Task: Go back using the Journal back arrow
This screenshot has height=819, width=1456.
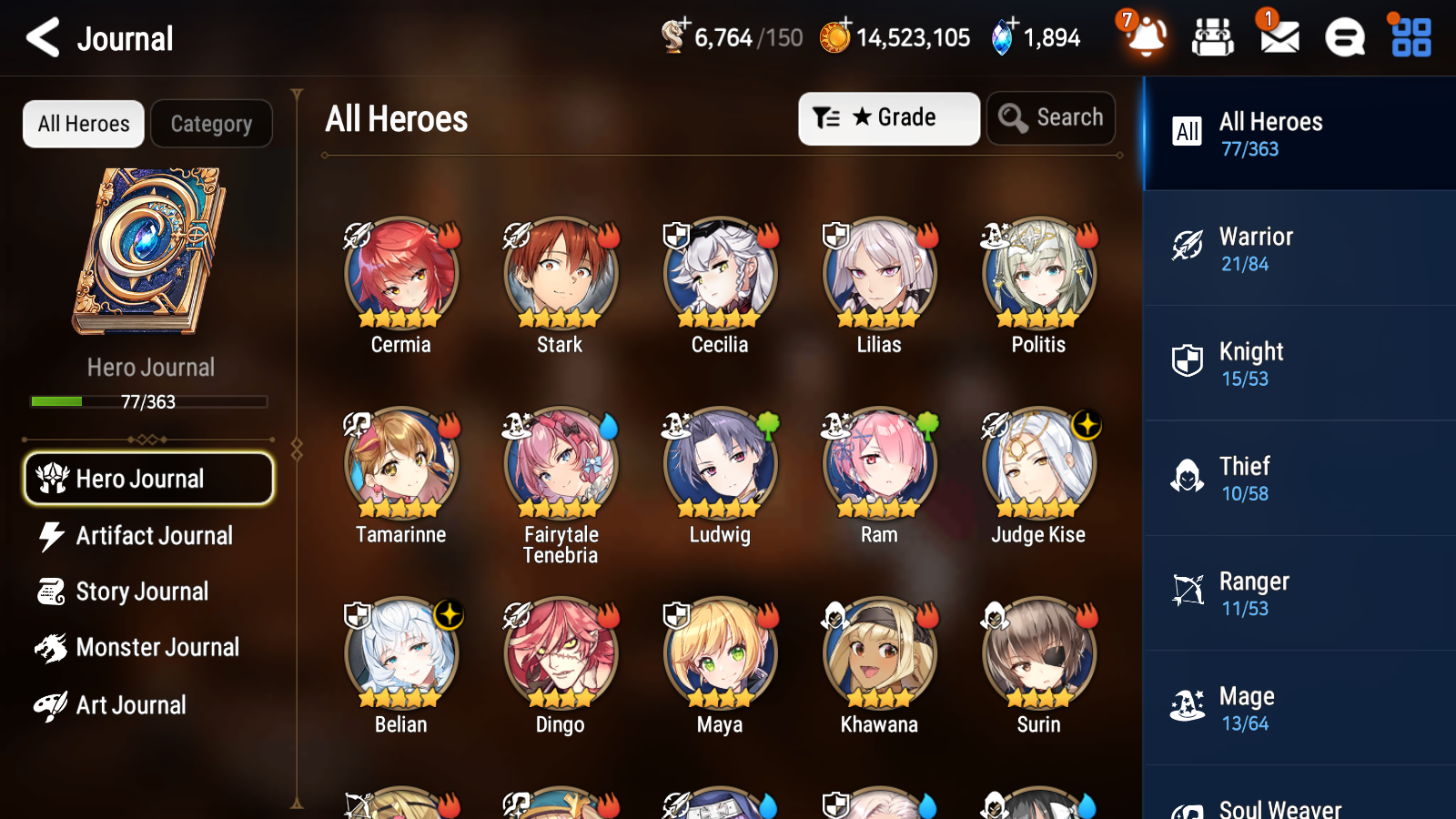Action: pyautogui.click(x=40, y=37)
